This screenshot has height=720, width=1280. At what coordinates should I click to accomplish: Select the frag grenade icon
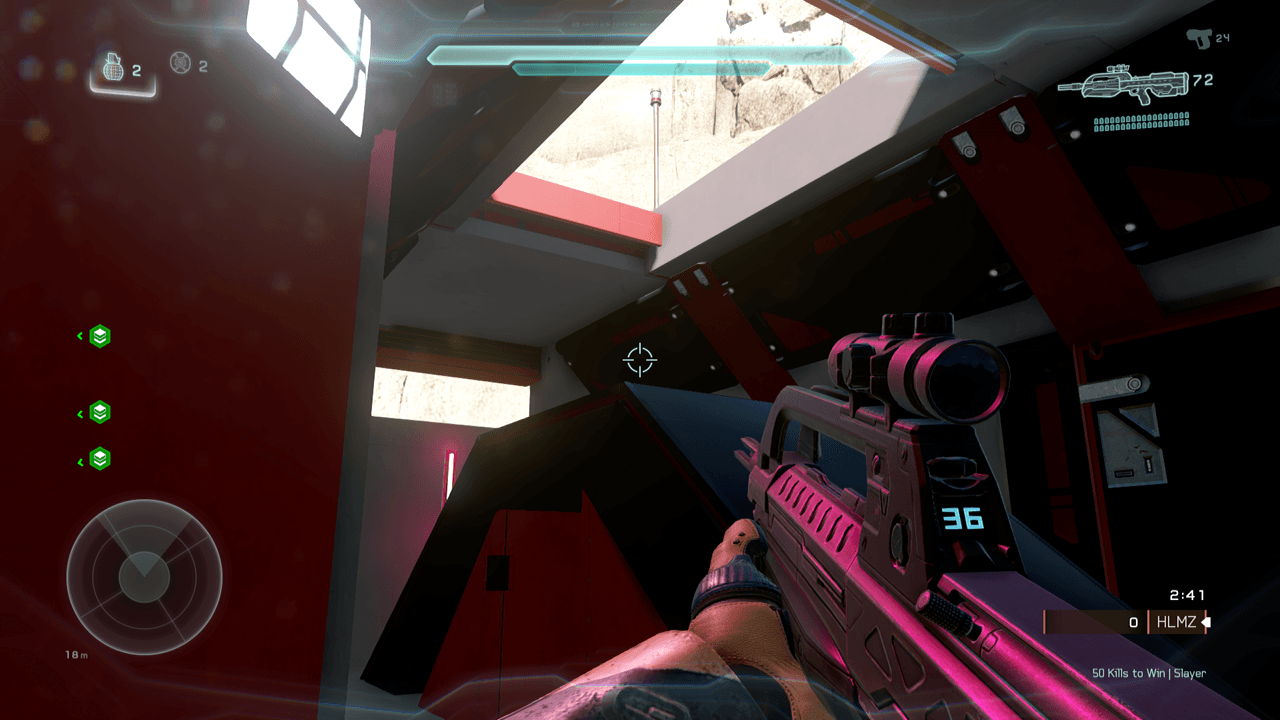coord(113,68)
